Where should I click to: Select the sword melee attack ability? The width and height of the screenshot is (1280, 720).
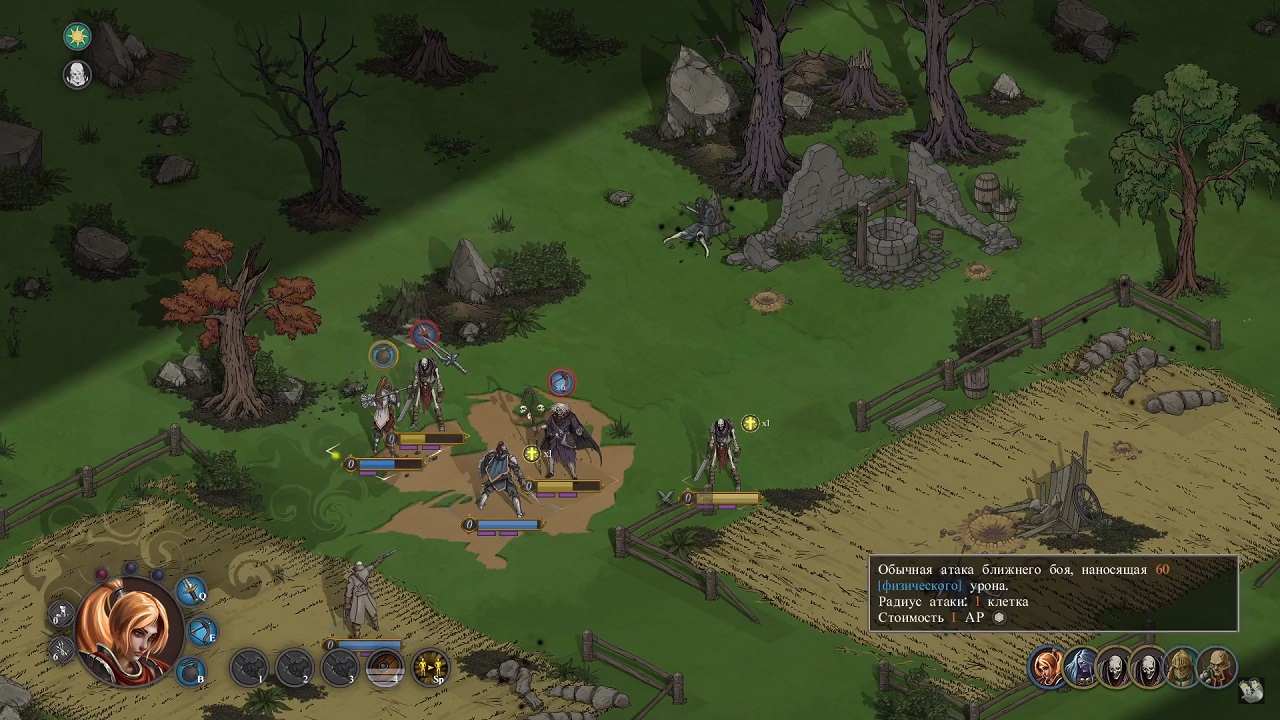[192, 591]
